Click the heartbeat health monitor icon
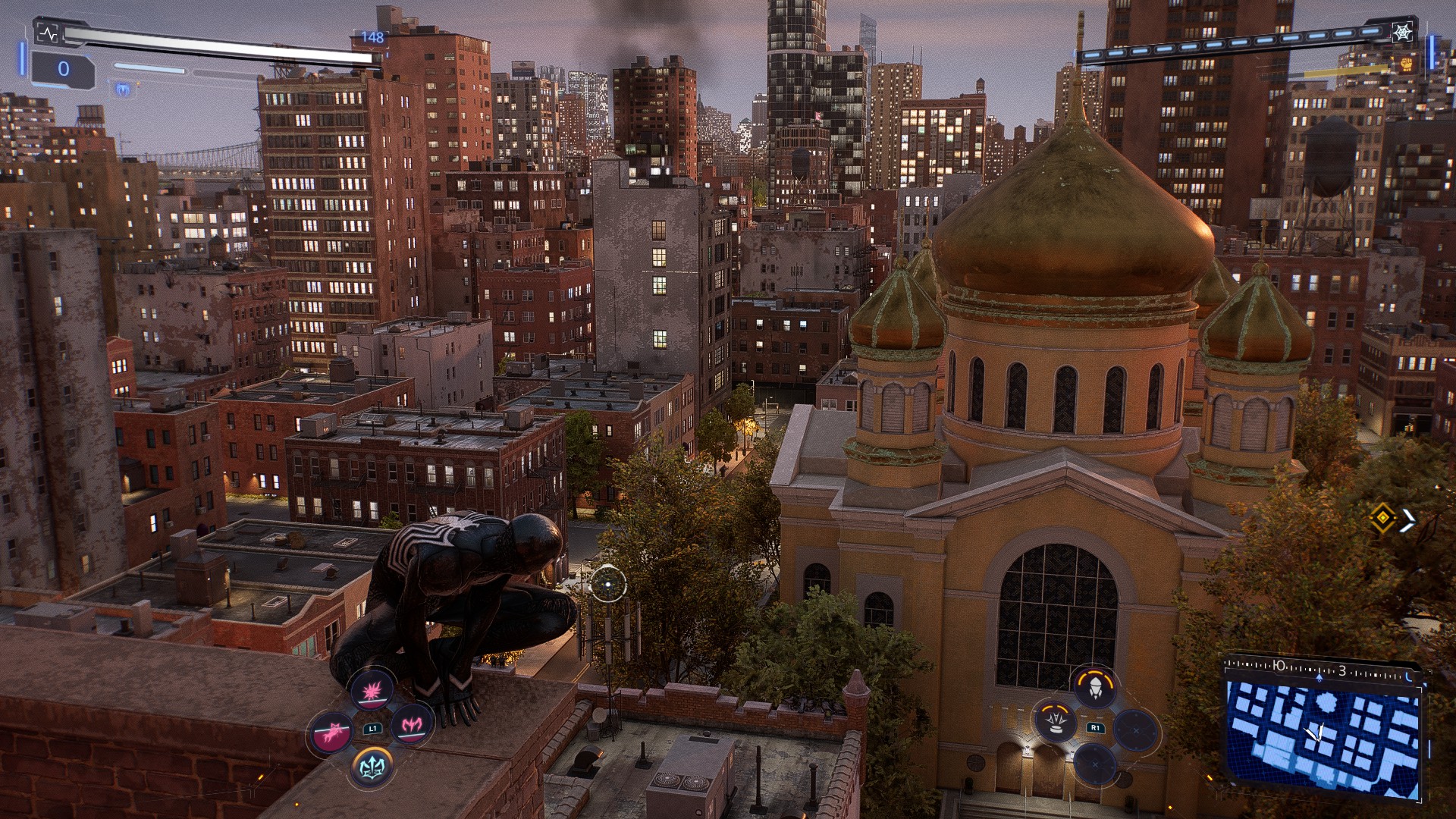 click(x=47, y=34)
